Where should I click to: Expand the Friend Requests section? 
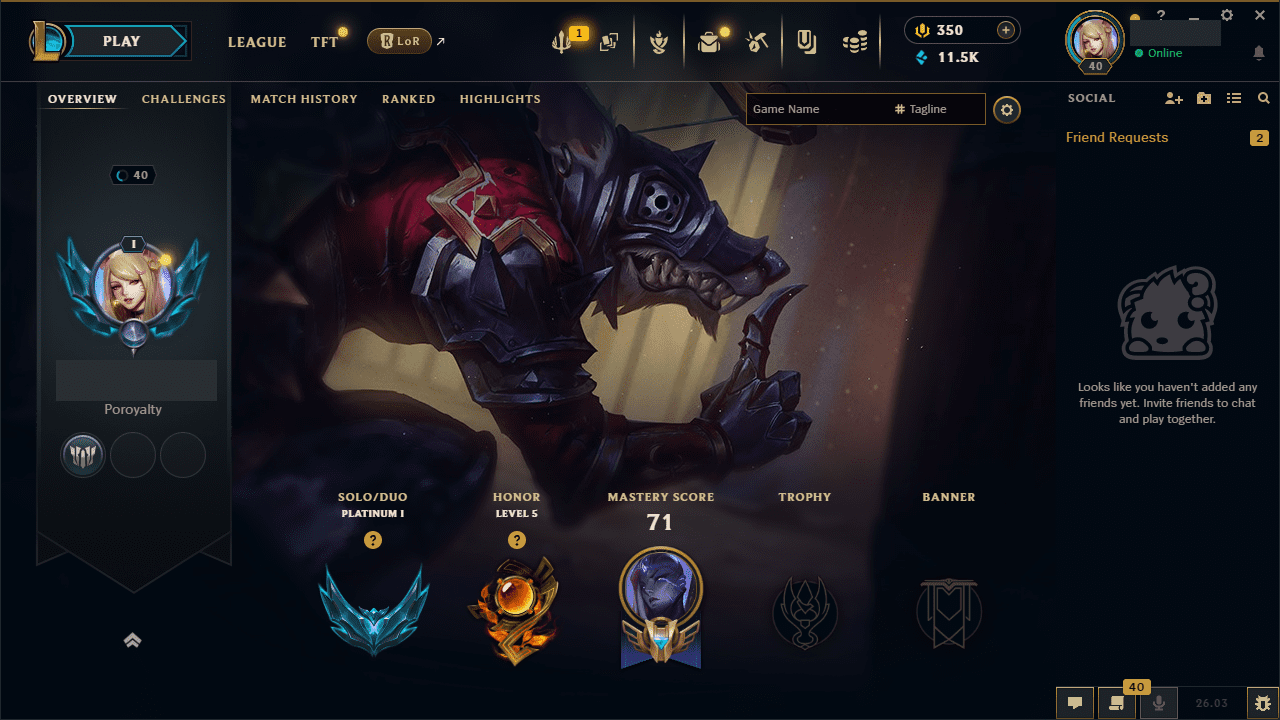(x=1117, y=137)
